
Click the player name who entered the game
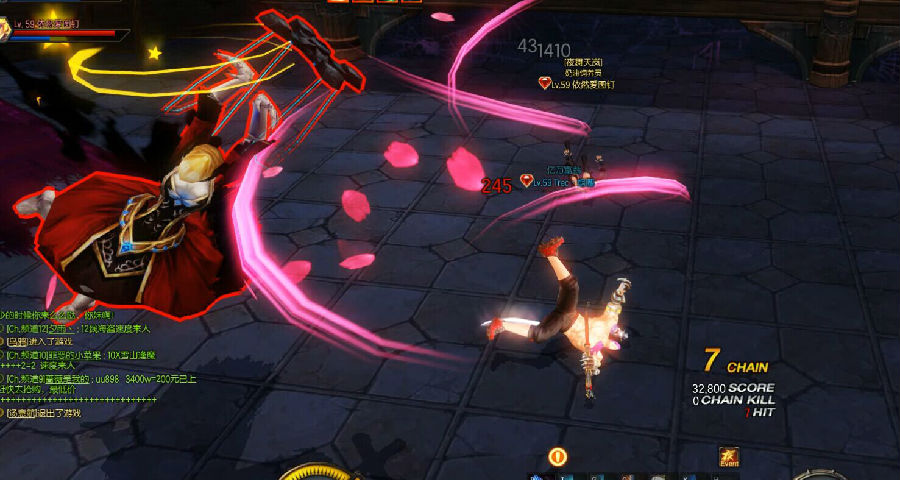coord(18,341)
